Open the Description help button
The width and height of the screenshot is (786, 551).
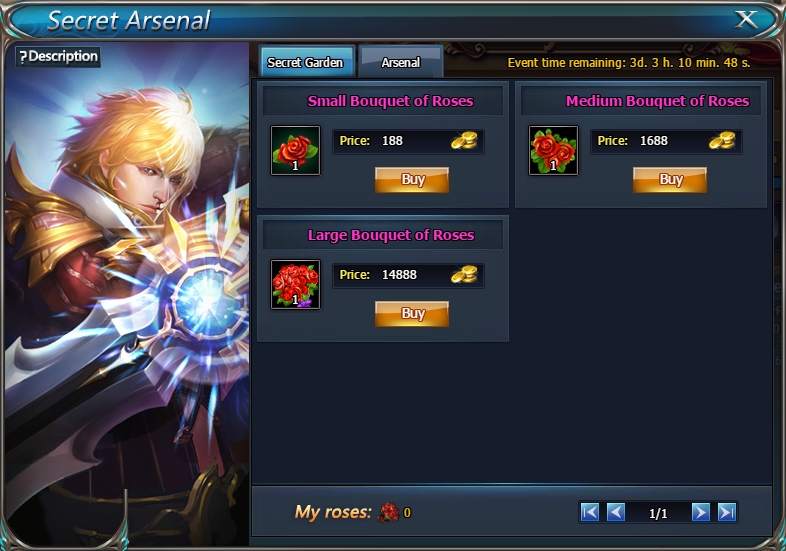[58, 57]
